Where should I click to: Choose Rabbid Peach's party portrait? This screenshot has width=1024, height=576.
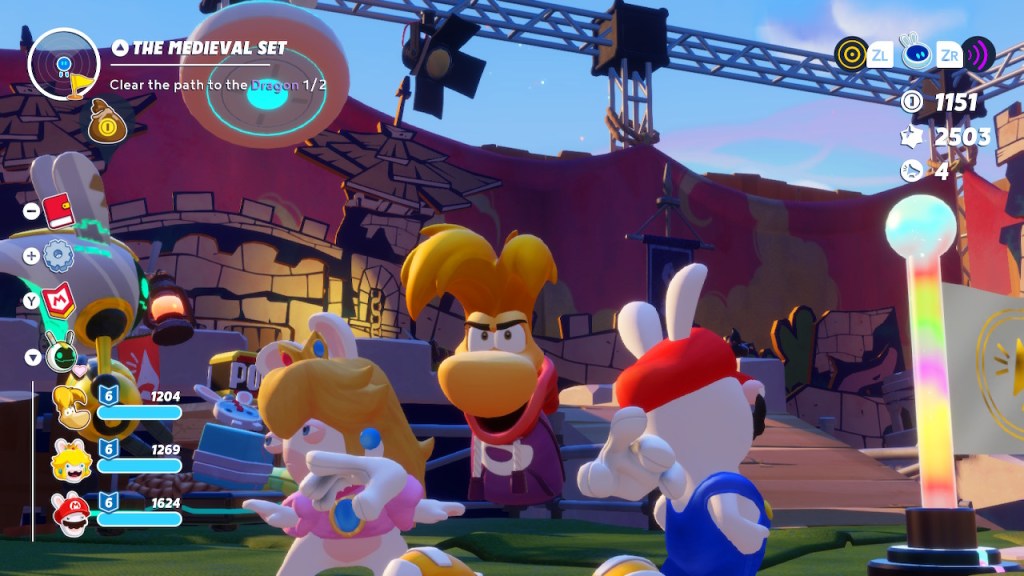72,459
